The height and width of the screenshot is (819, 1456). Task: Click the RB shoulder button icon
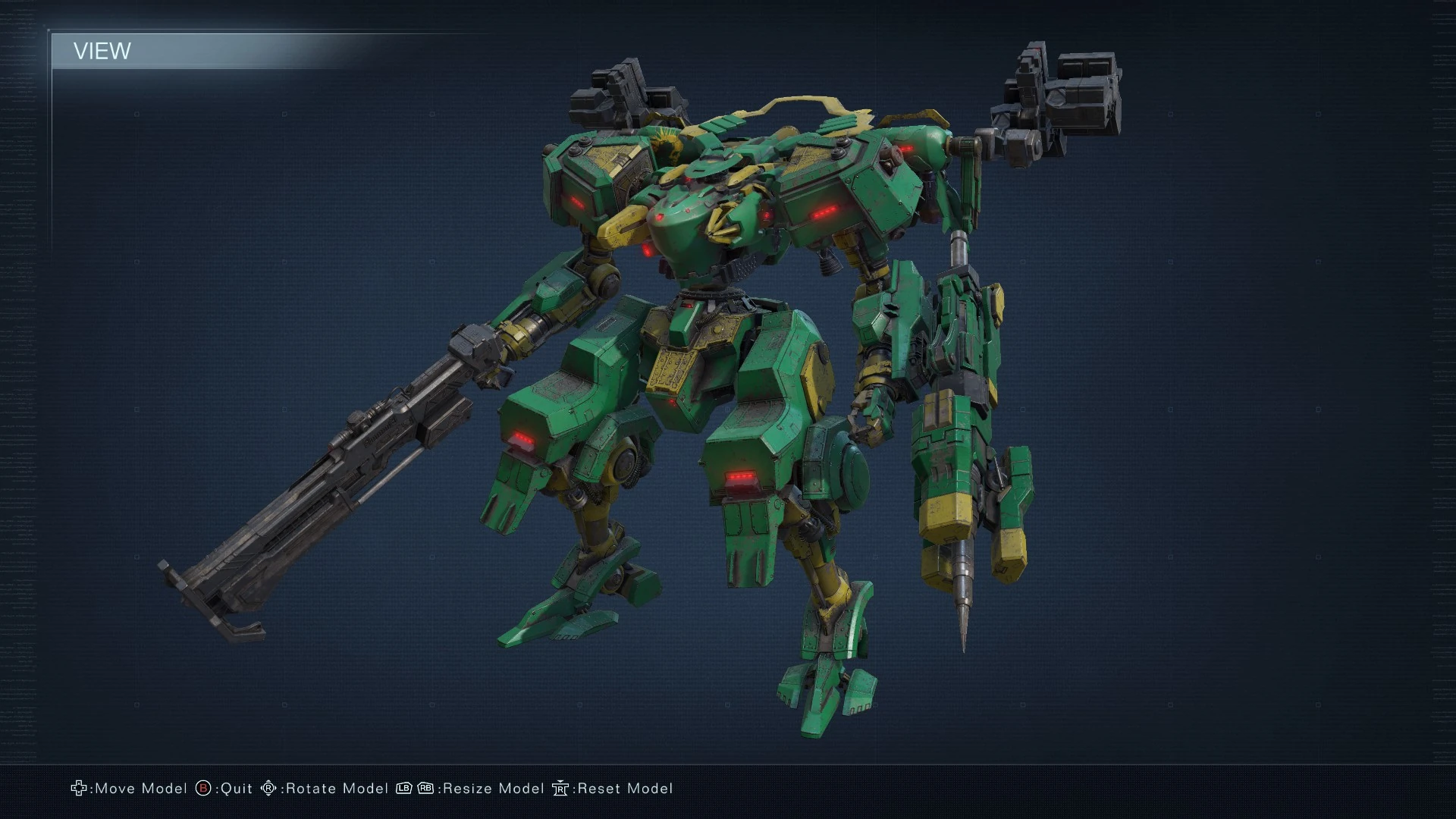425,789
